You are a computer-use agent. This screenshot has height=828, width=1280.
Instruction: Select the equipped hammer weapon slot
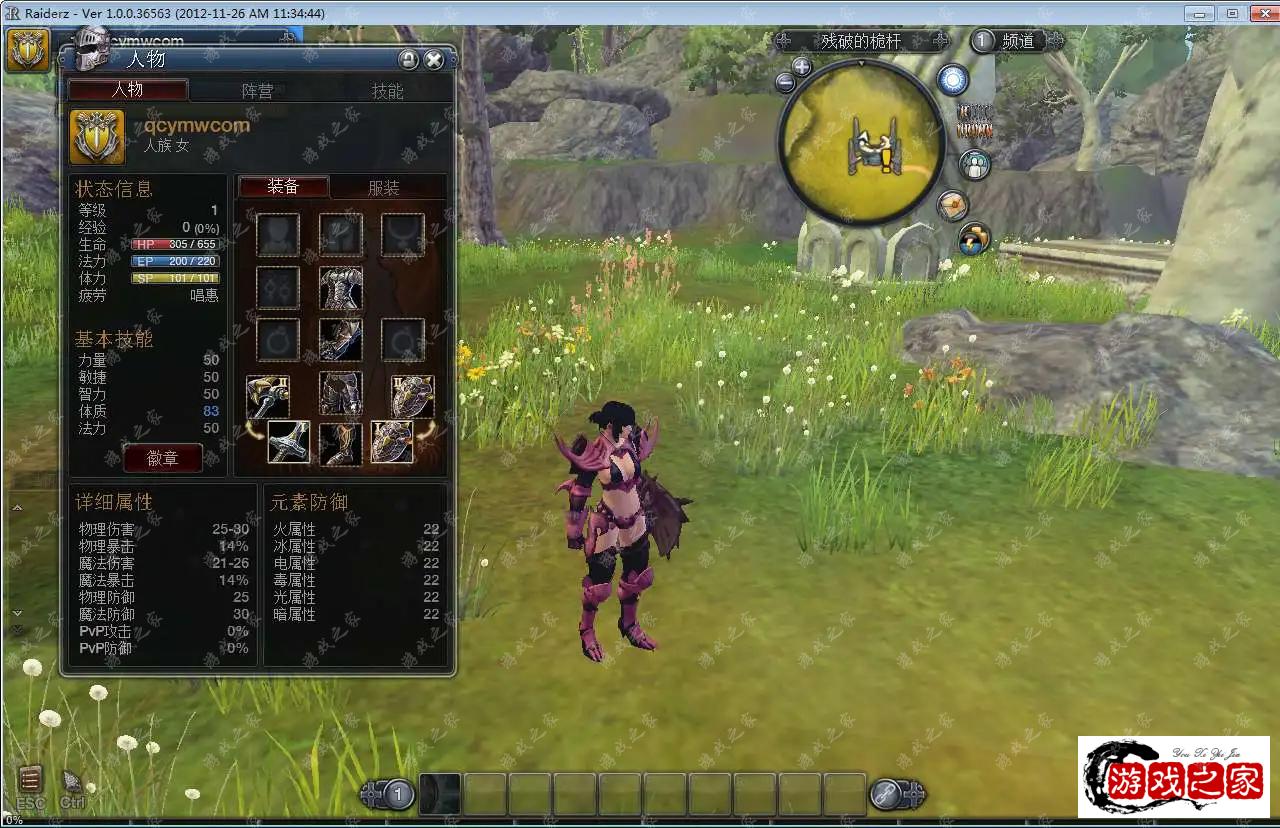(268, 396)
